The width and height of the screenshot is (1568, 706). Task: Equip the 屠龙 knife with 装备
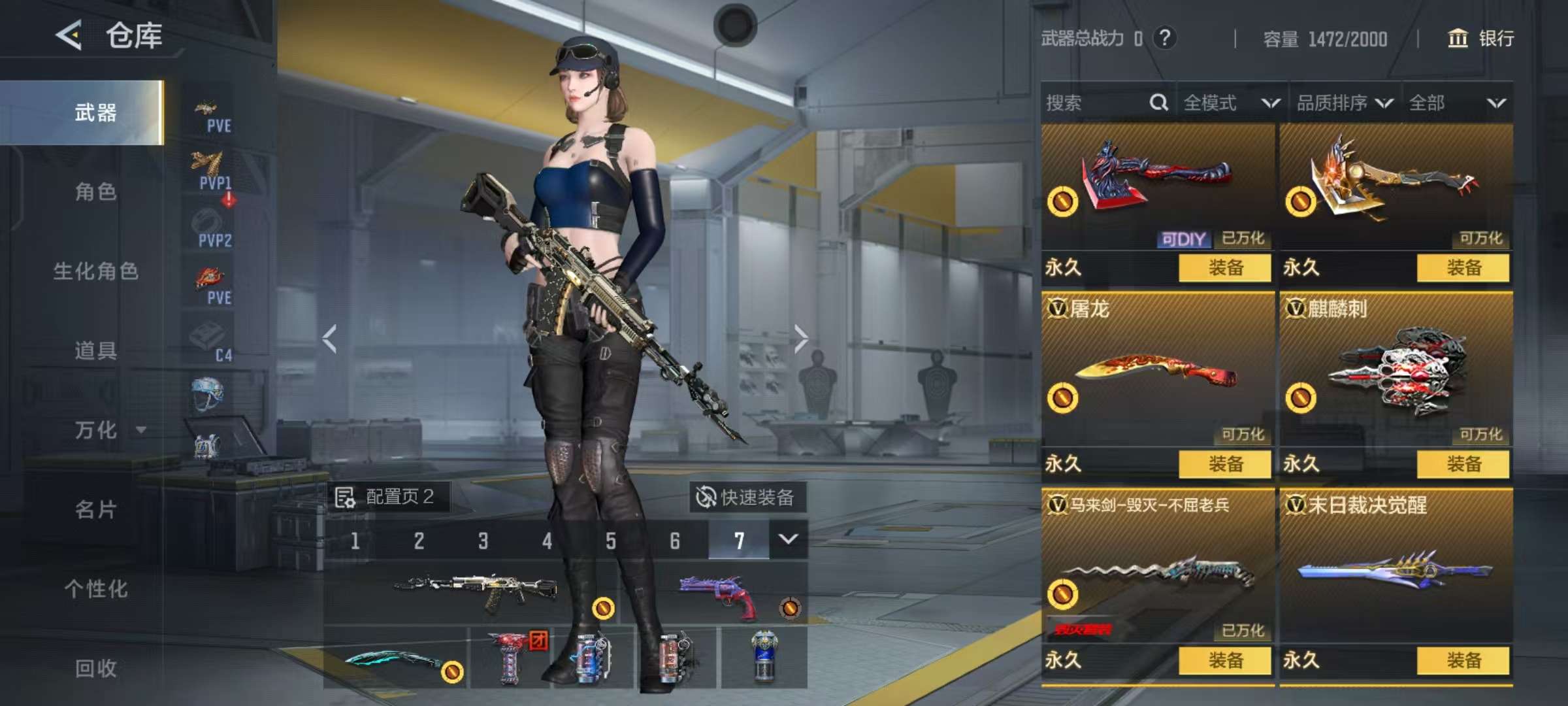tap(1225, 464)
